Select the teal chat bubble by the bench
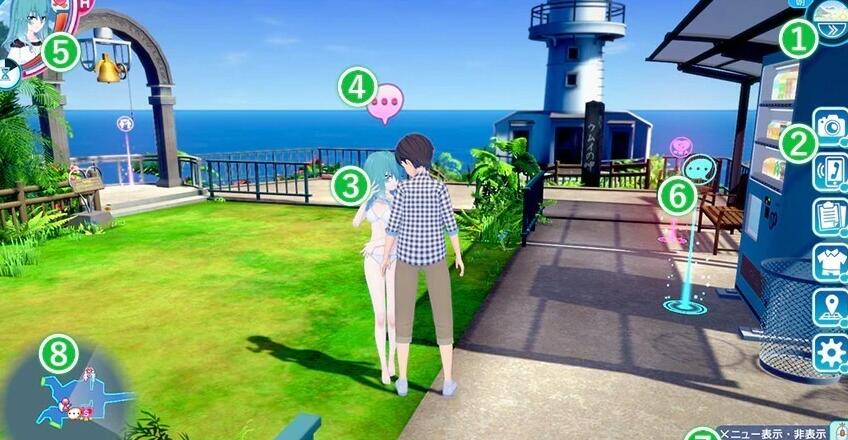848x440 pixels. (702, 168)
